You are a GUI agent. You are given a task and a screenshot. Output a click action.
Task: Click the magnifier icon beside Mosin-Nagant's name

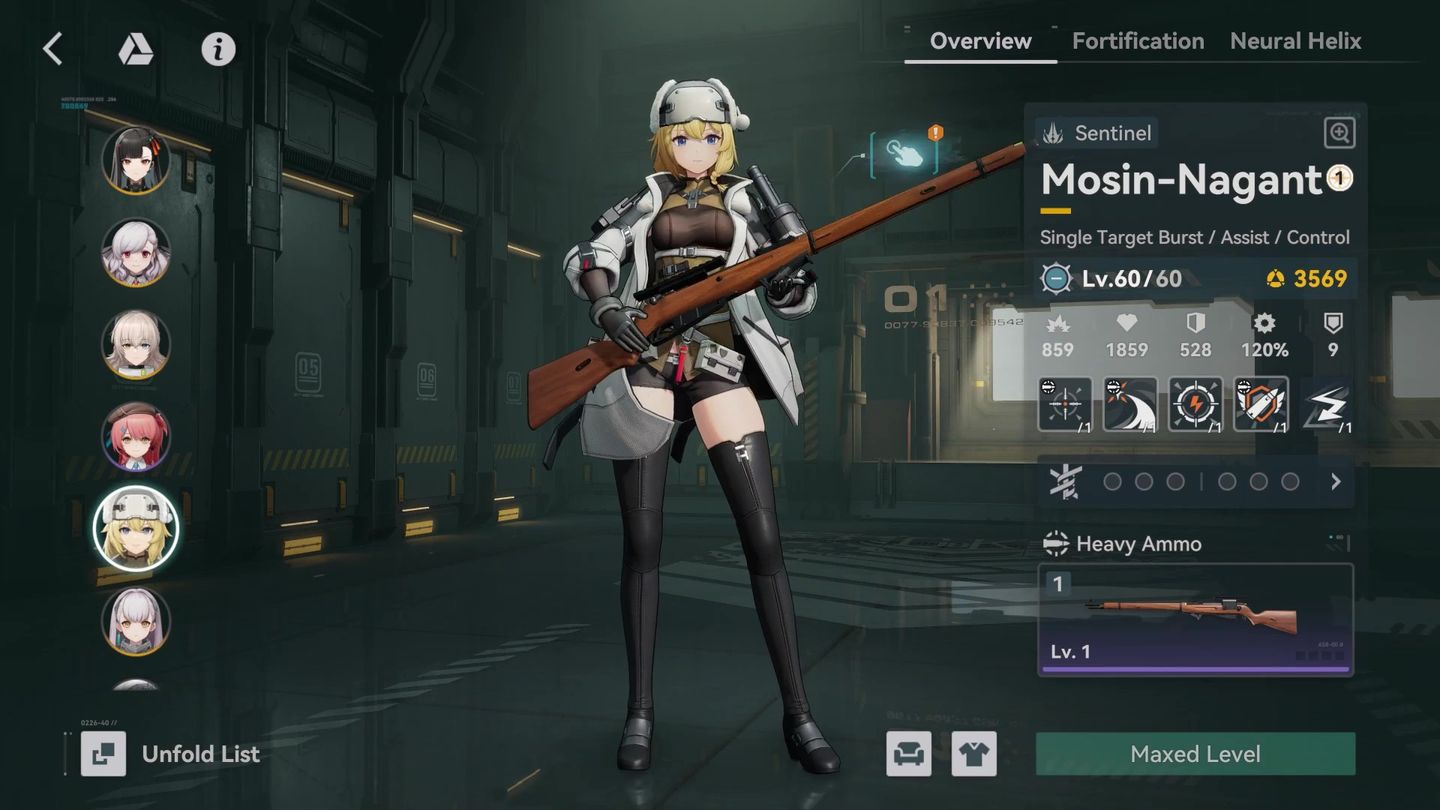pos(1338,133)
